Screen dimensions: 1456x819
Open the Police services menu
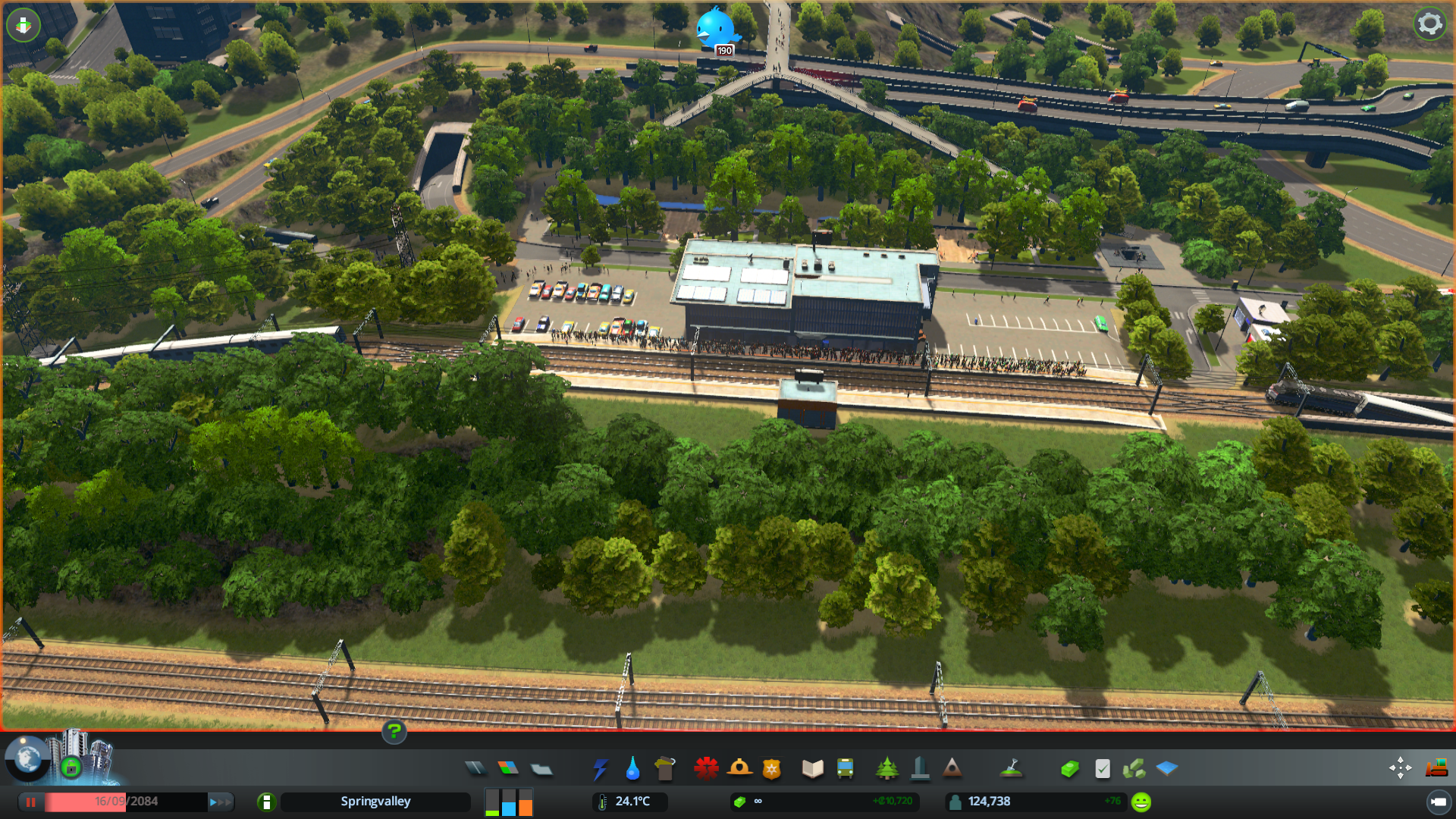click(x=770, y=768)
